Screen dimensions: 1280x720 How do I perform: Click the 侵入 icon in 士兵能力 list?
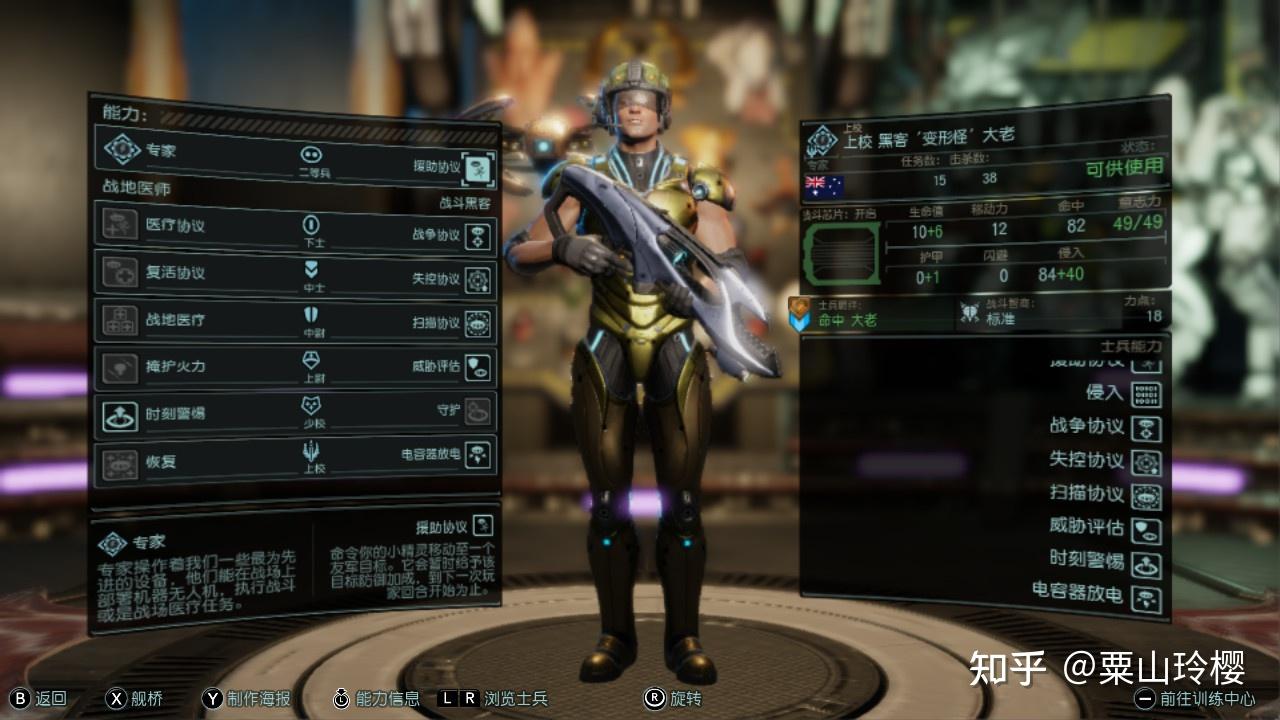[x=1146, y=394]
